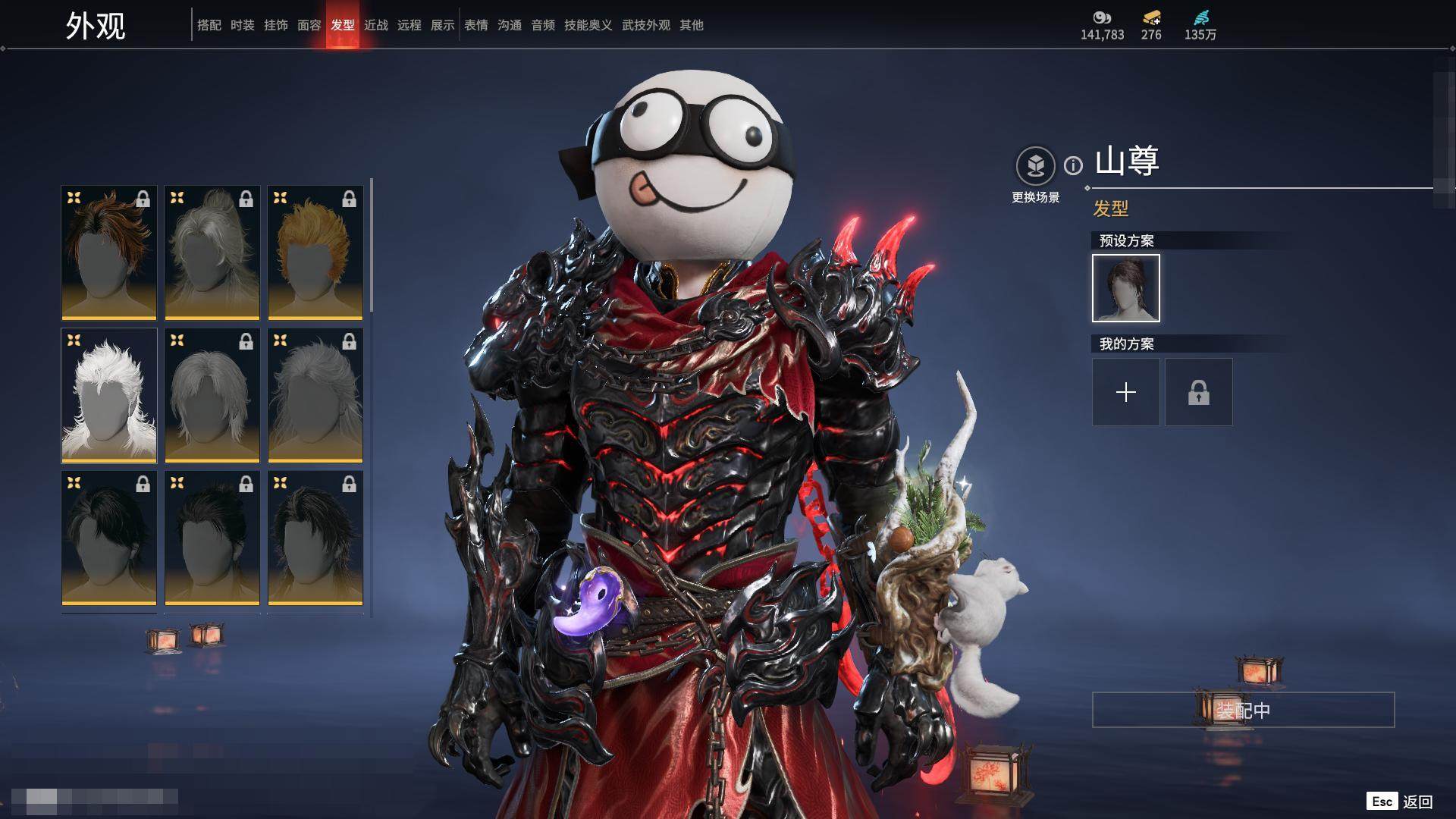Screen dimensions: 1456x819
Task: Click 返回 to go back
Action: pos(1417,802)
